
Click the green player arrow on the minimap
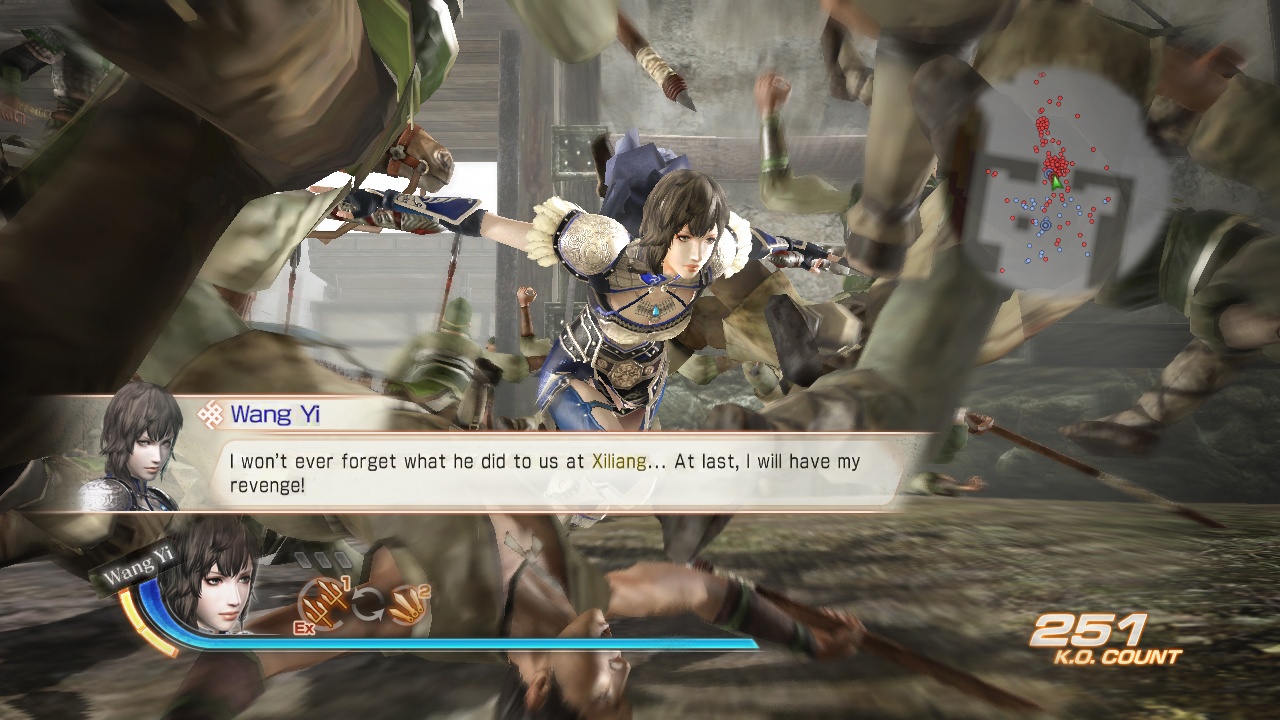(x=1055, y=182)
